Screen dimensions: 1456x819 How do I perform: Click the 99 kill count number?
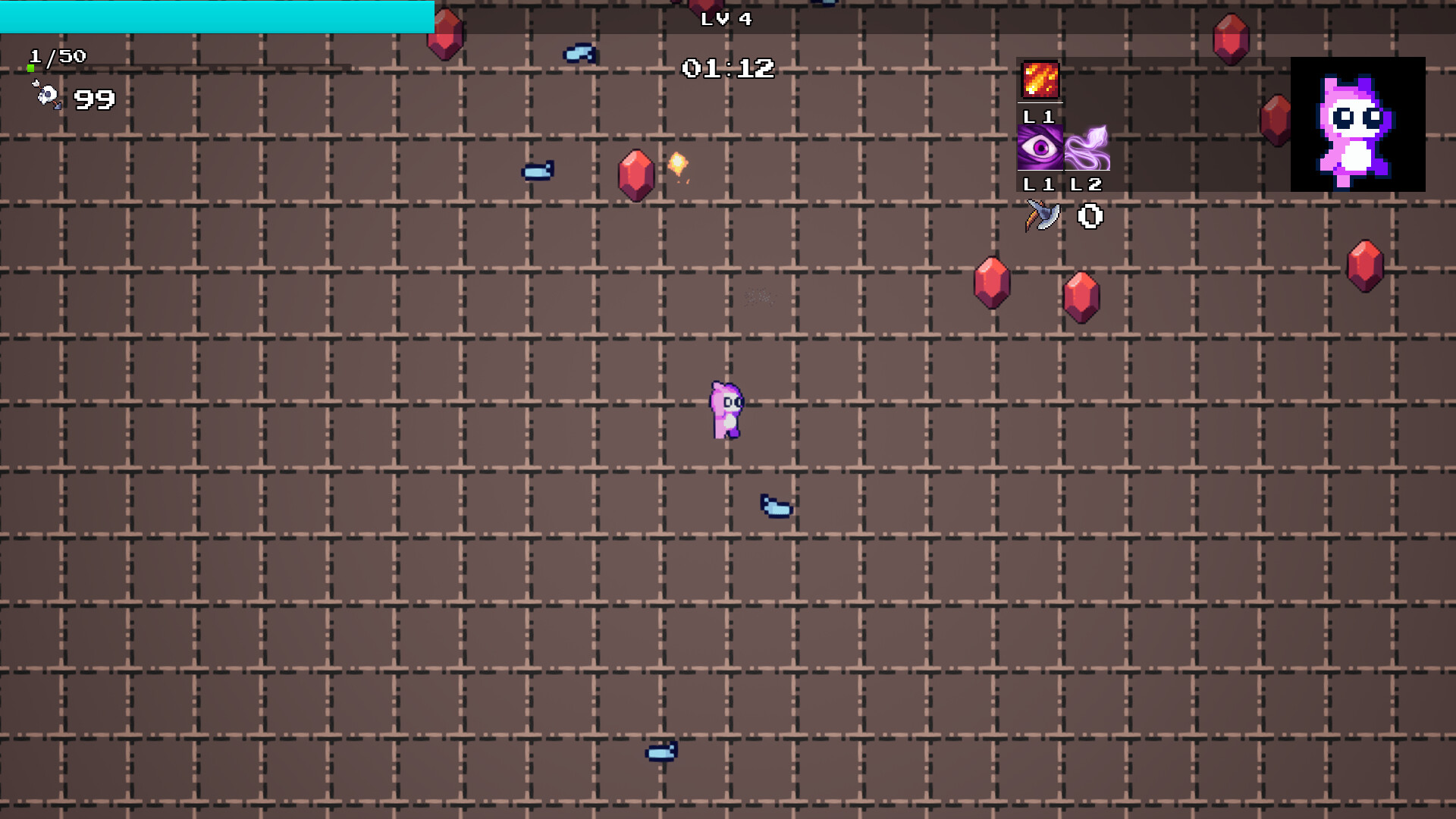pyautogui.click(x=93, y=98)
